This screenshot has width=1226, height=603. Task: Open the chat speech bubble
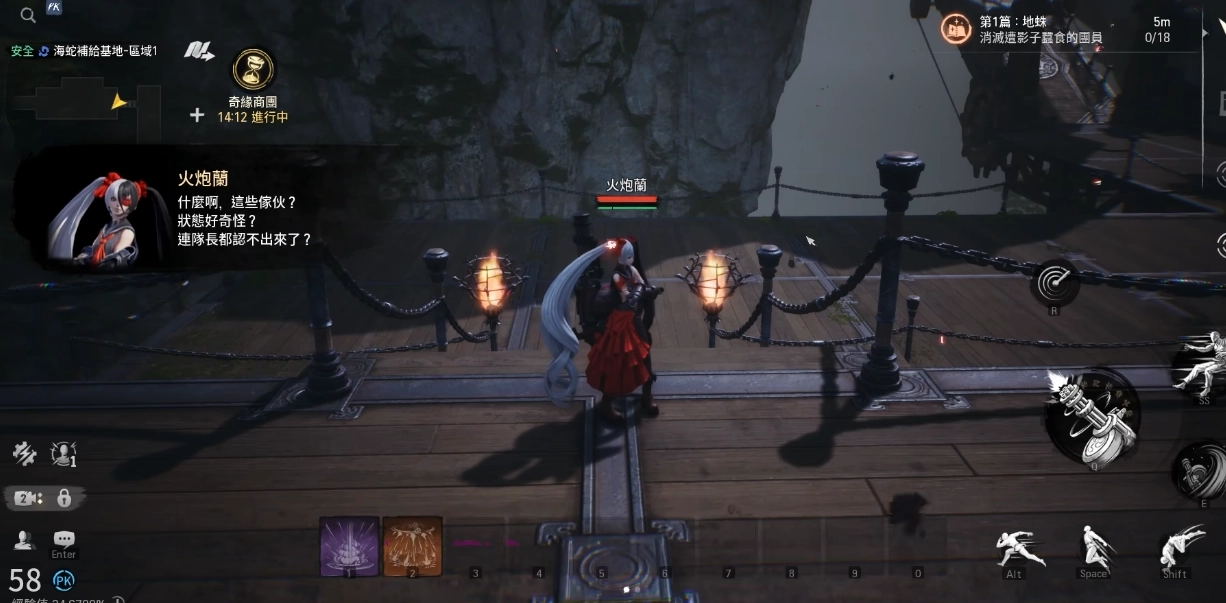click(x=64, y=540)
